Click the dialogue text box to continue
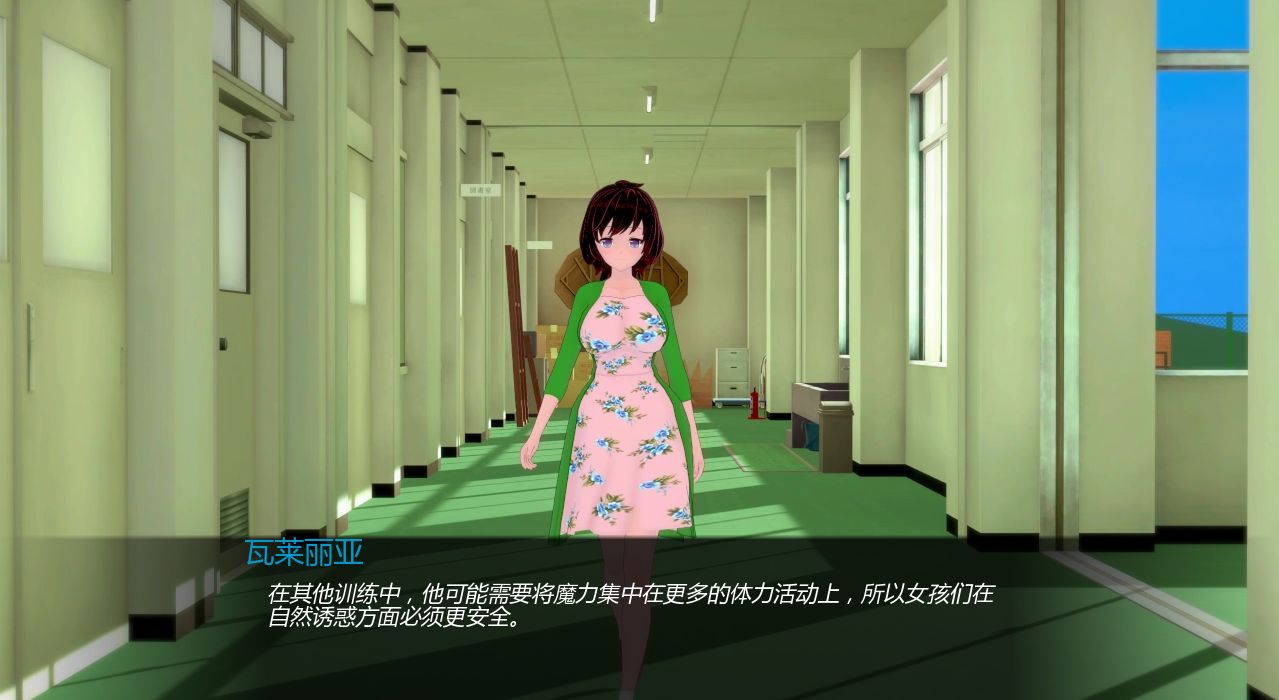 point(630,606)
